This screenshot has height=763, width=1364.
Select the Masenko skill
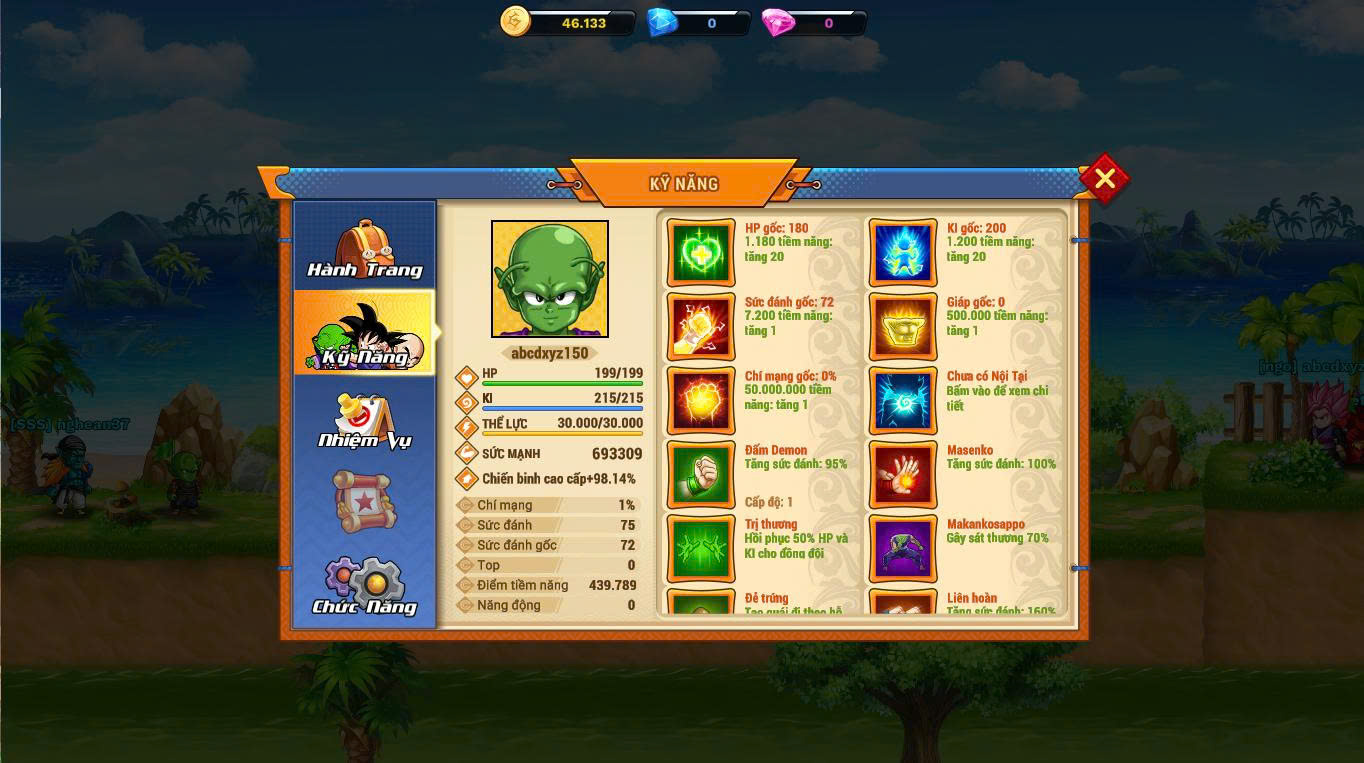(x=903, y=475)
